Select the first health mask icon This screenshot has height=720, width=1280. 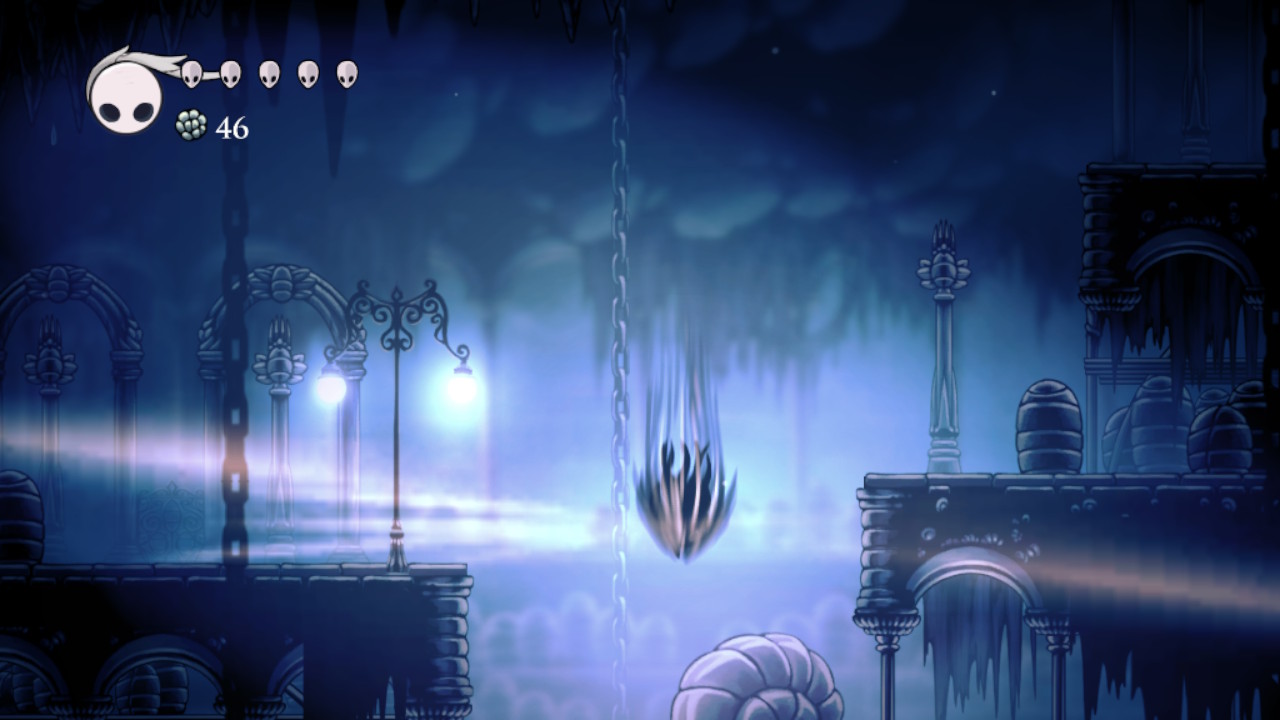[192, 72]
